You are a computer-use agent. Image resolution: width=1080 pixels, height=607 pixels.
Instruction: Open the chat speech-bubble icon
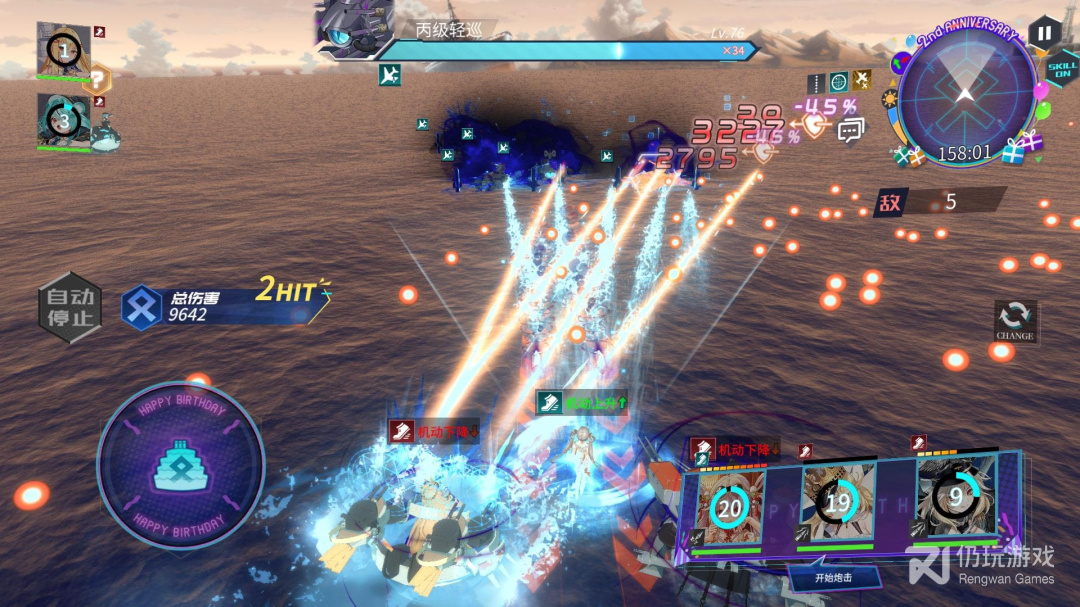(x=851, y=130)
